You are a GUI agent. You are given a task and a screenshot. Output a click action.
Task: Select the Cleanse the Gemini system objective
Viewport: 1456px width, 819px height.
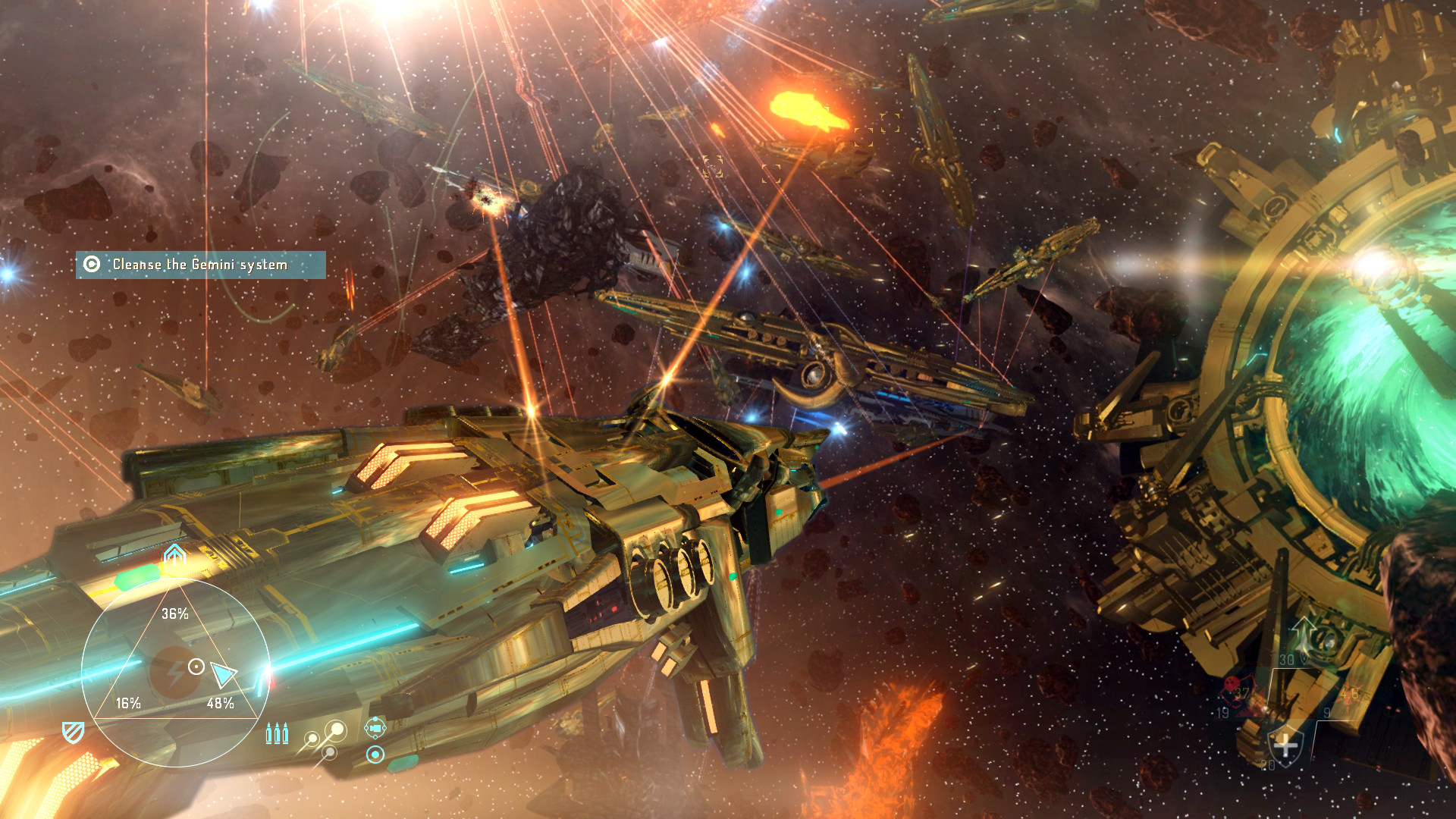[200, 265]
